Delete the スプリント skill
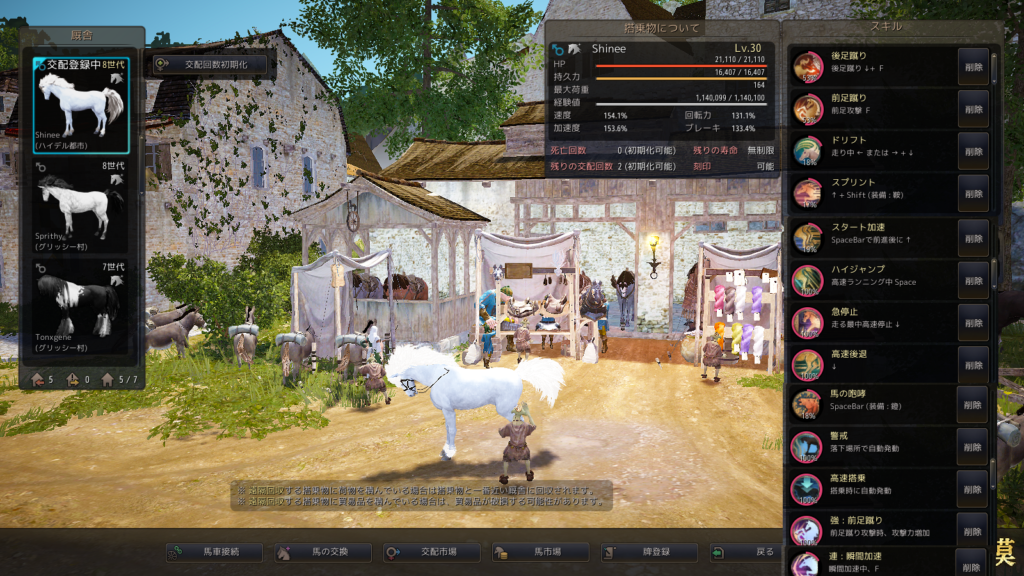 (x=972, y=193)
